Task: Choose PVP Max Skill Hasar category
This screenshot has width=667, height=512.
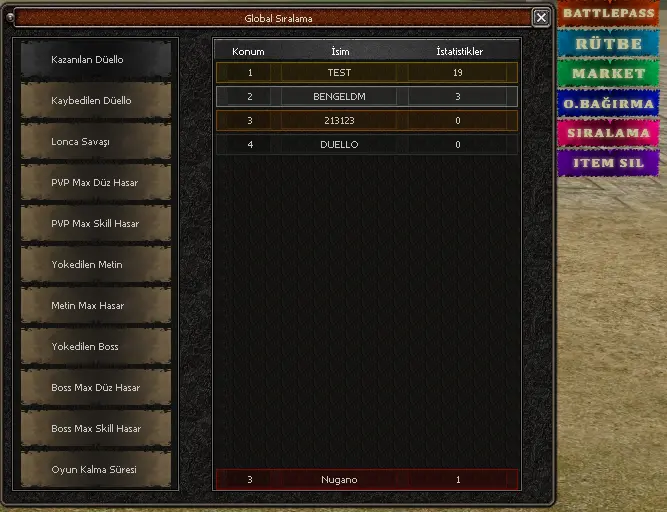Action: [x=96, y=224]
